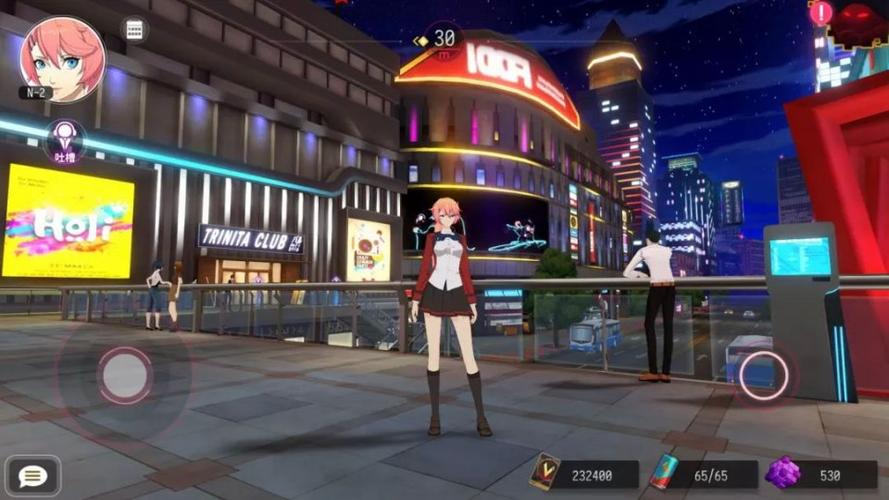Screen dimensions: 889x500
Task: Open the red exclamation alert icon
Action: [x=821, y=14]
